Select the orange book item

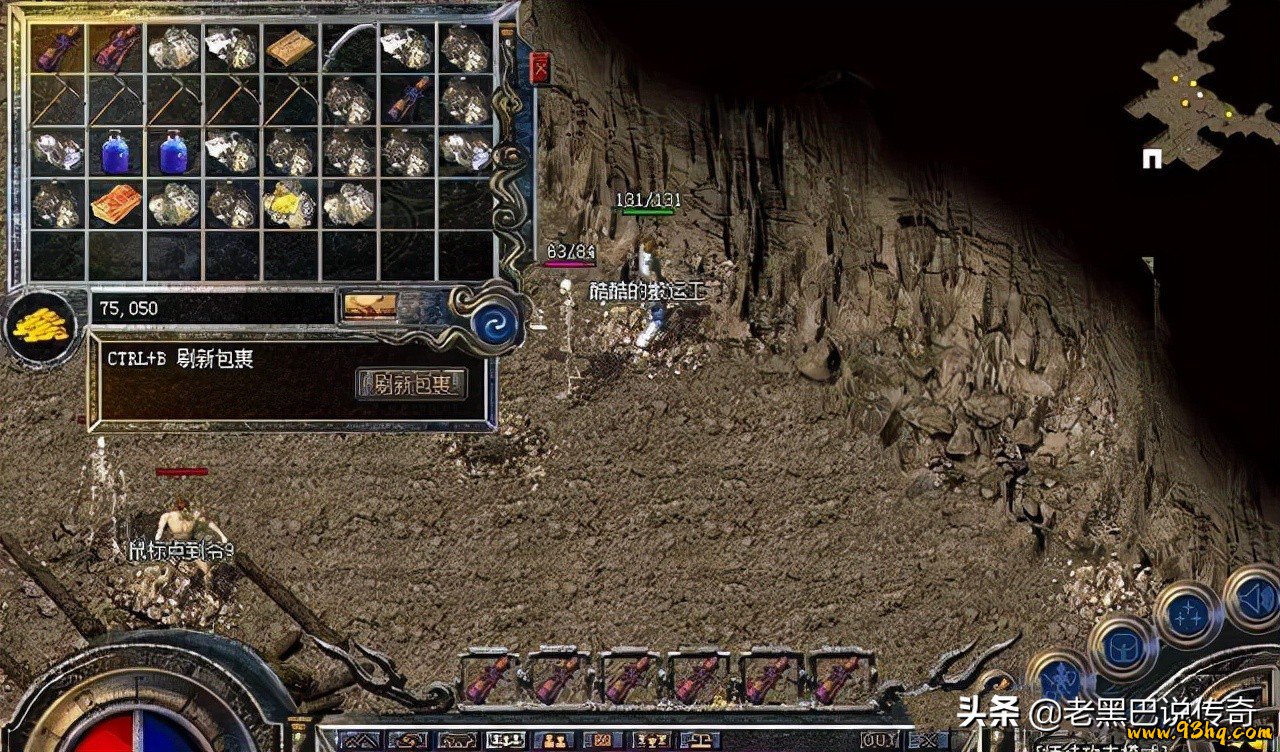coord(116,203)
